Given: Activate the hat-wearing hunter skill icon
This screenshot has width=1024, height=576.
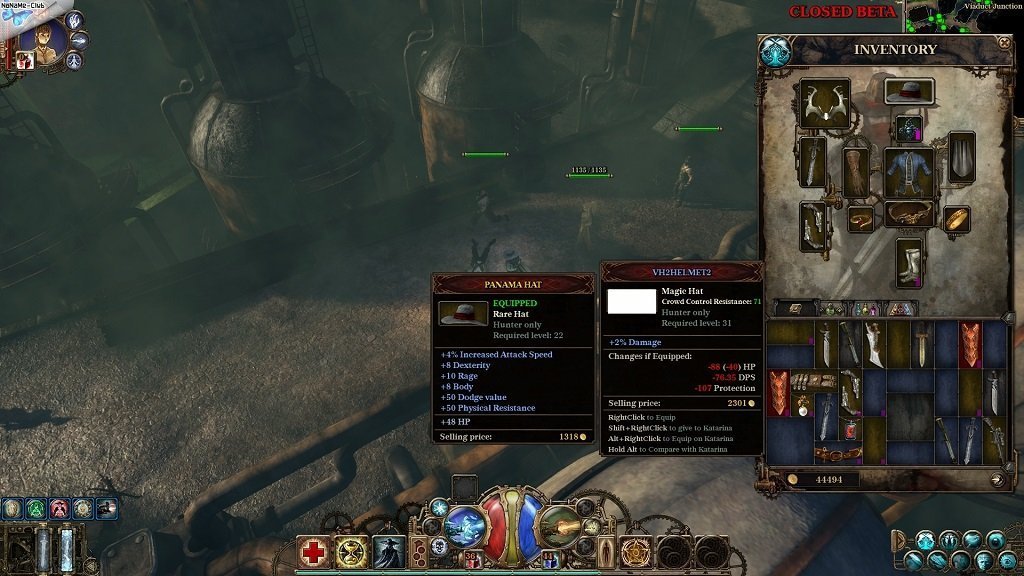Looking at the screenshot, I should (389, 552).
